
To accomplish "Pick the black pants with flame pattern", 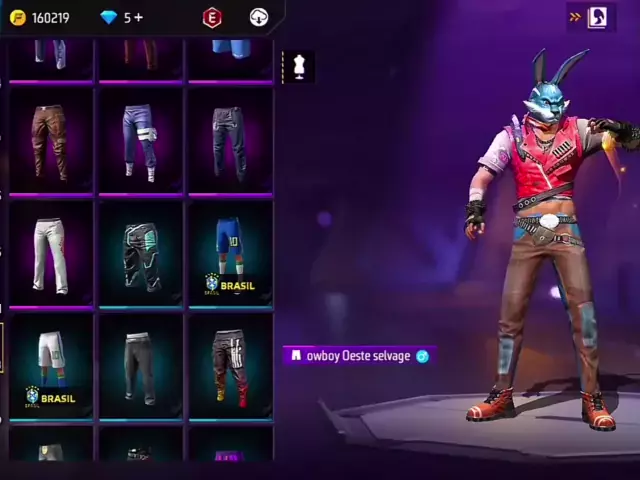I will pyautogui.click(x=229, y=365).
